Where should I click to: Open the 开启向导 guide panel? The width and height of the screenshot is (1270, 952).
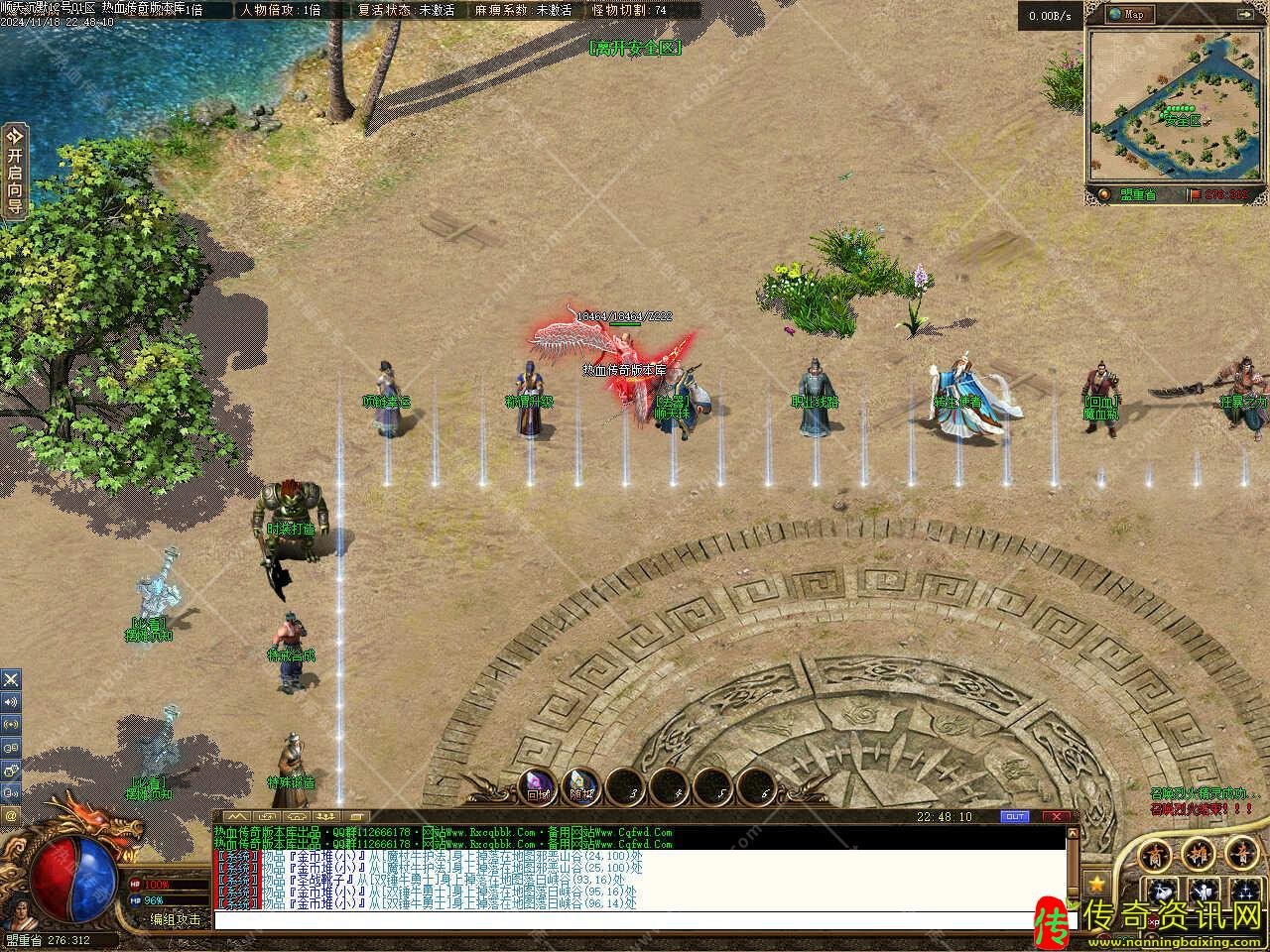click(x=14, y=171)
